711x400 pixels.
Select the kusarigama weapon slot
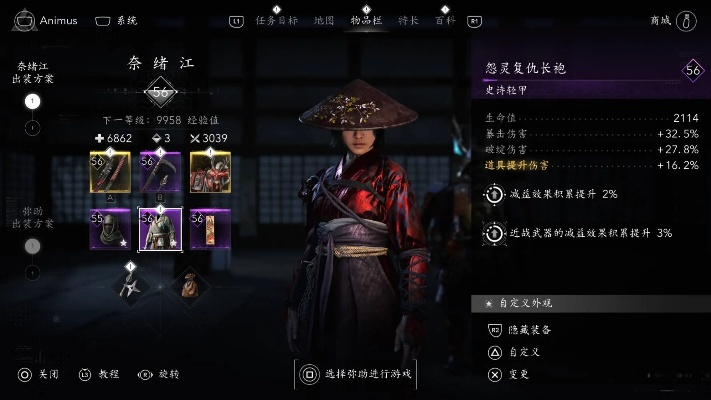(159, 173)
